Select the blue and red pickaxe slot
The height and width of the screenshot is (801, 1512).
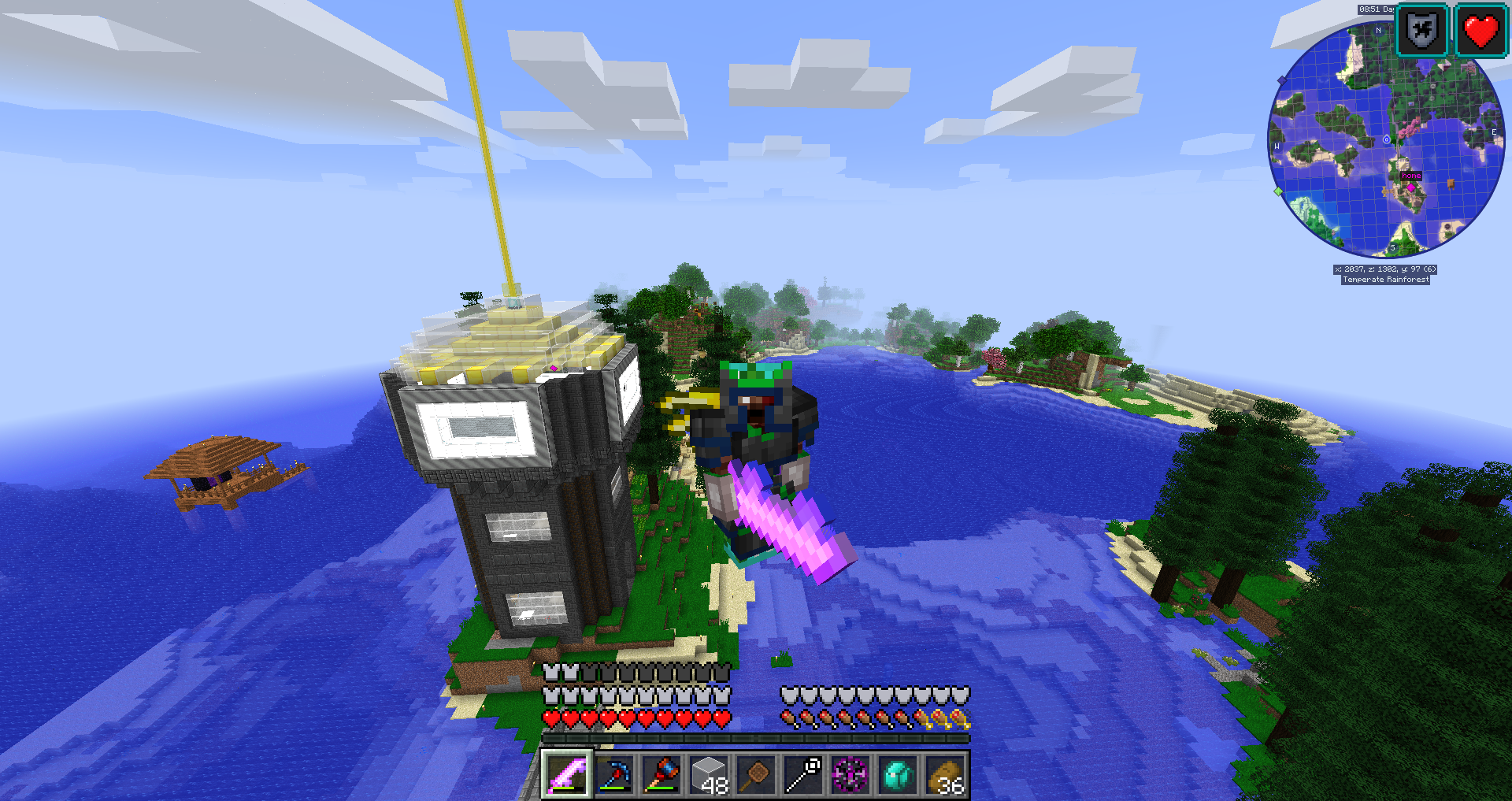point(614,775)
